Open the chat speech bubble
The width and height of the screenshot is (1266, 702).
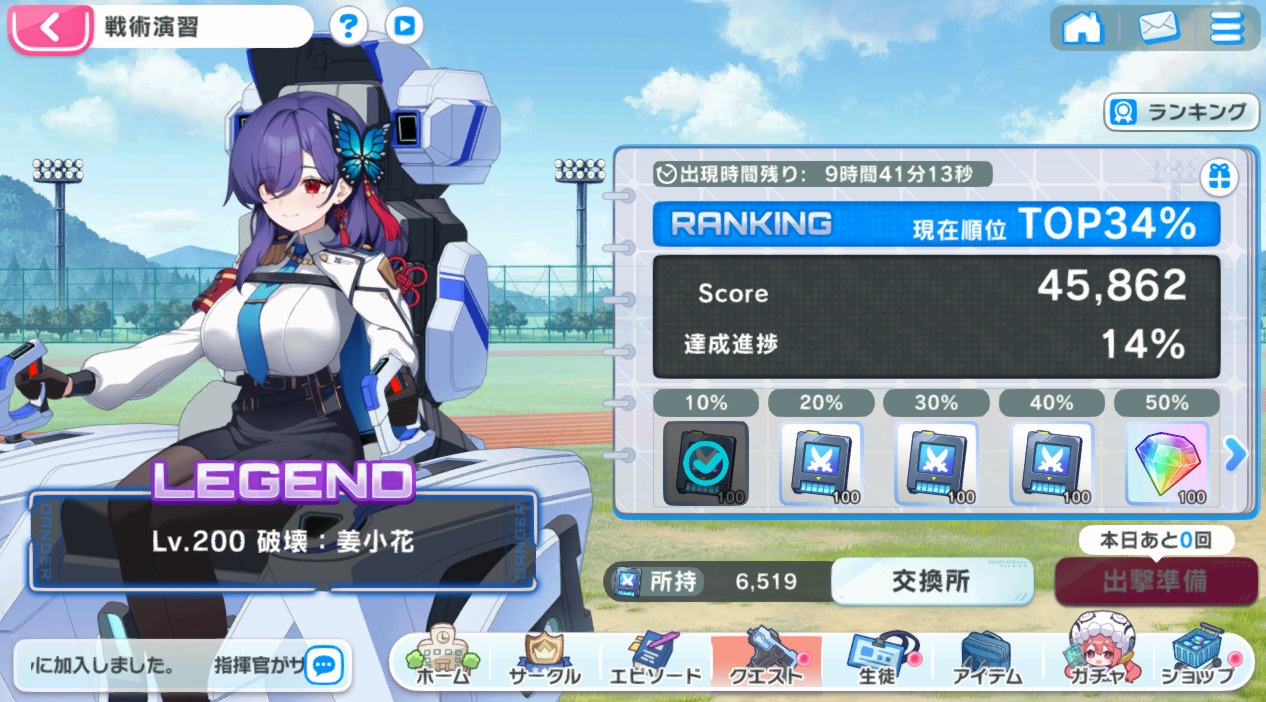324,664
